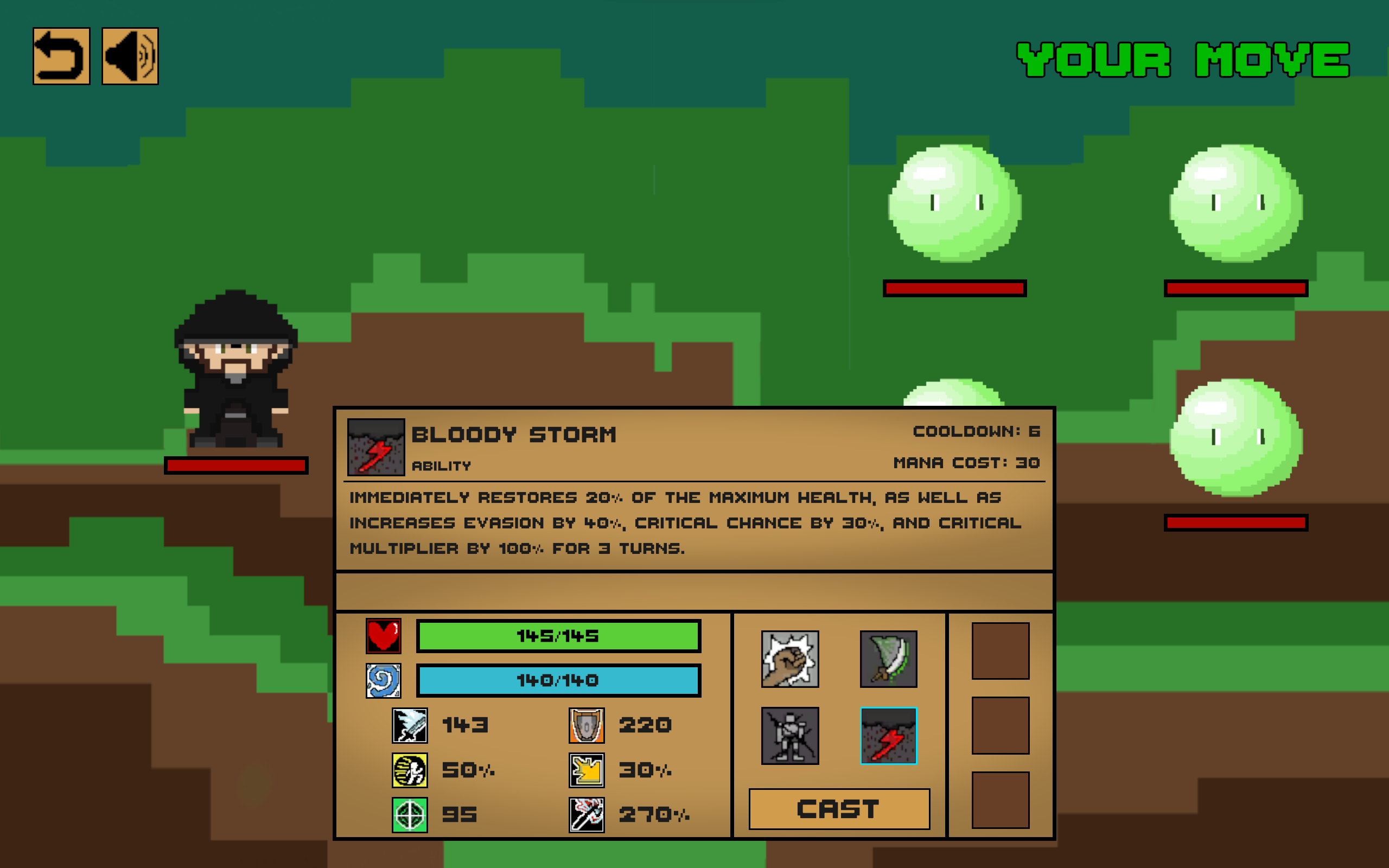This screenshot has width=1389, height=868.
Task: Cast the Bloody Storm ability
Action: pos(839,808)
